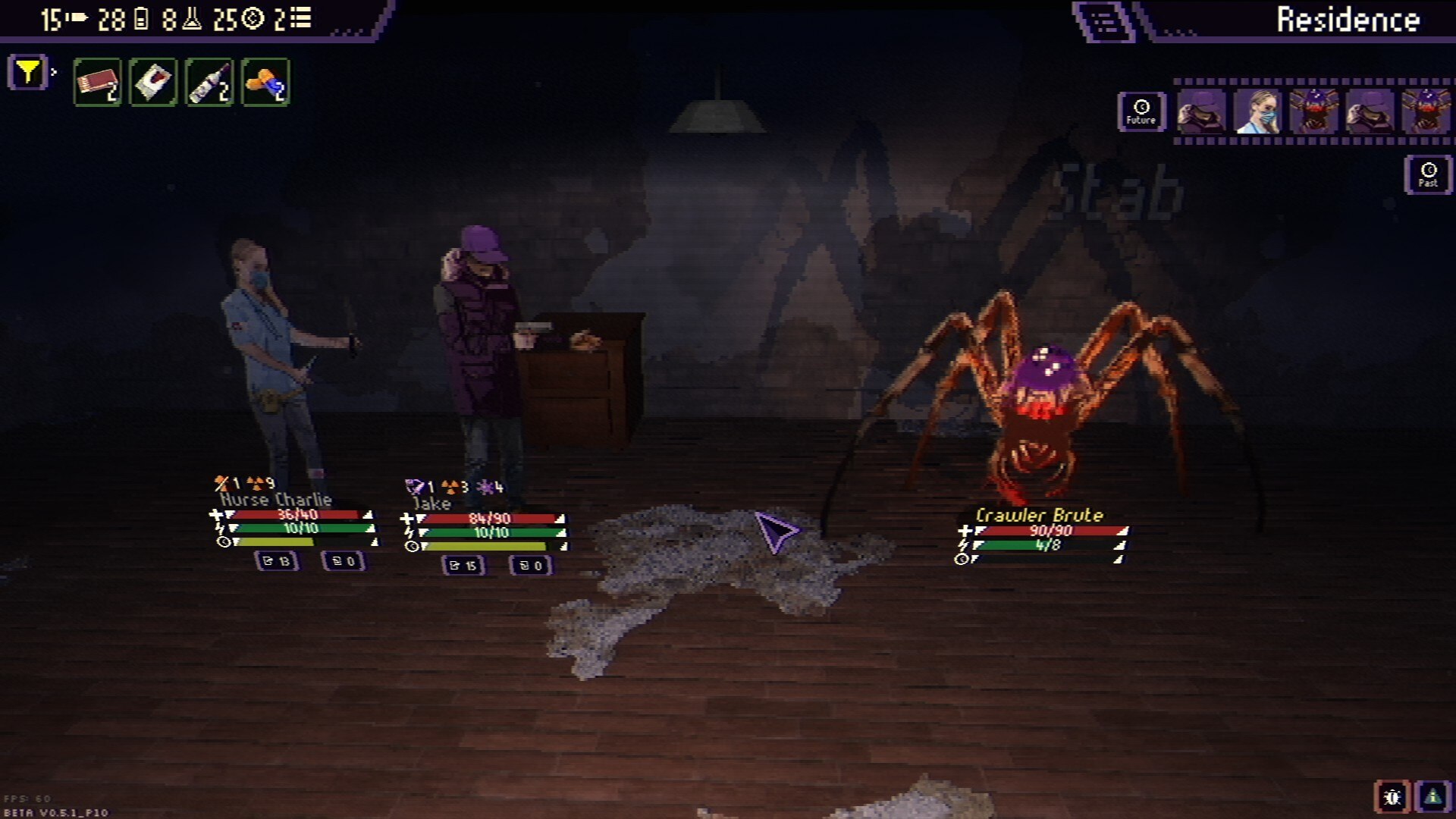The height and width of the screenshot is (819, 1456).
Task: Select the bottle item slot
Action: pyautogui.click(x=209, y=82)
